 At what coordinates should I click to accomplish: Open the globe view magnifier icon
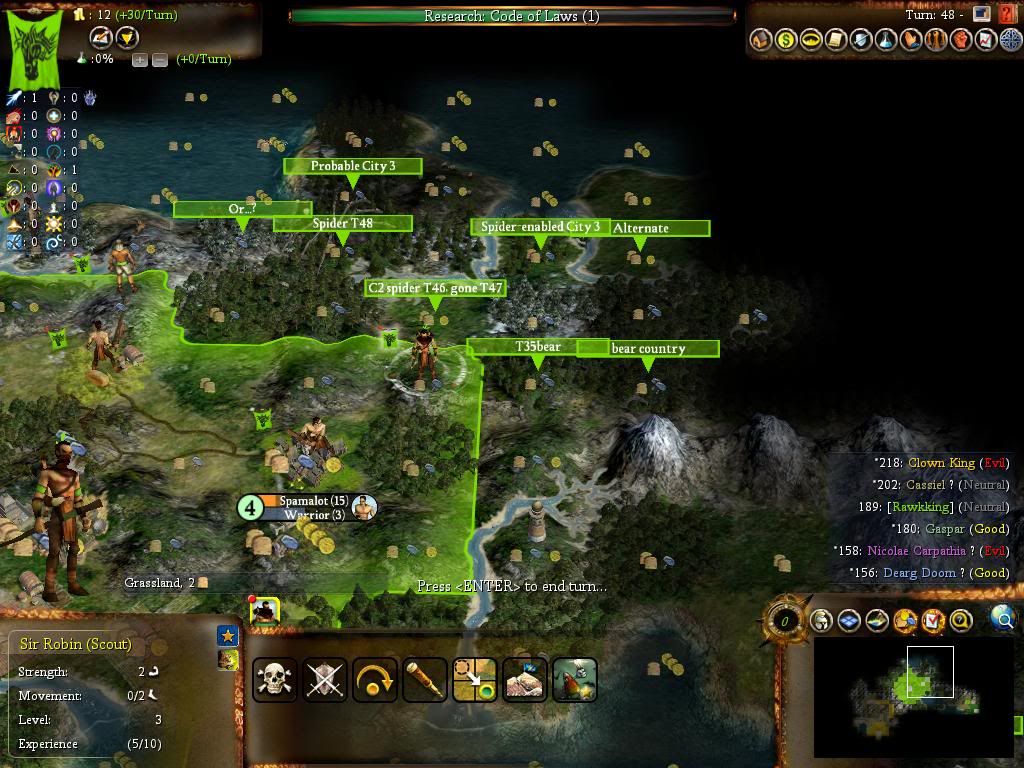pos(1002,619)
